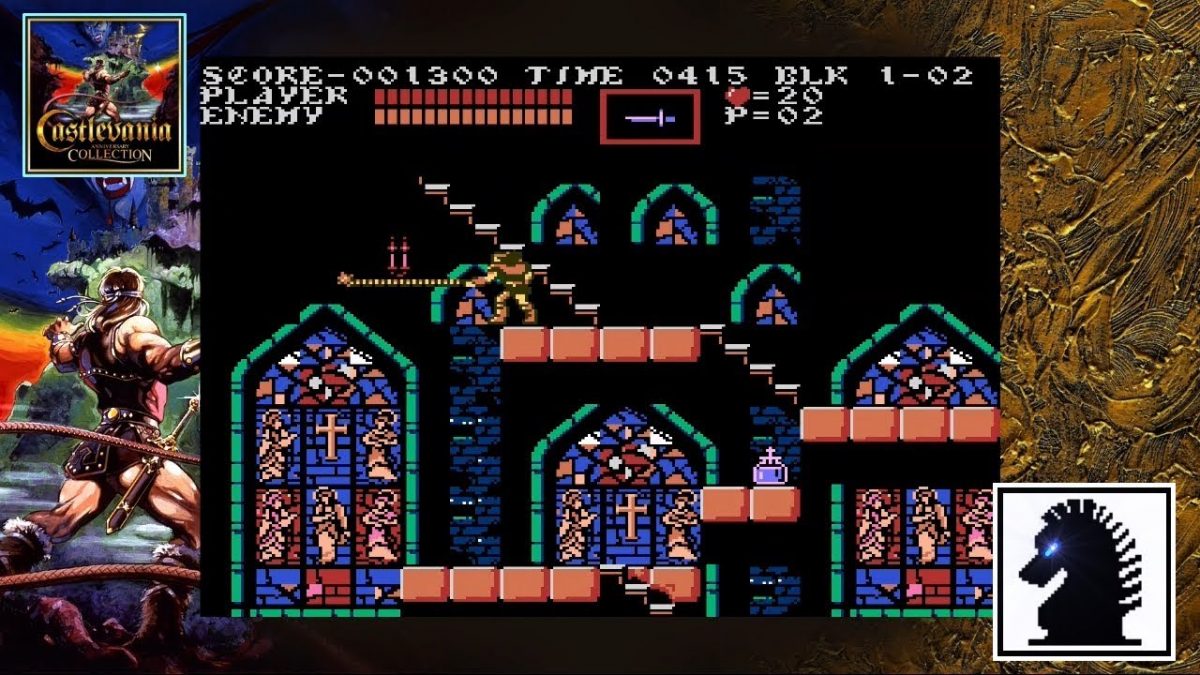Open the chess knight channel logo
This screenshot has width=1200, height=675.
1083,571
